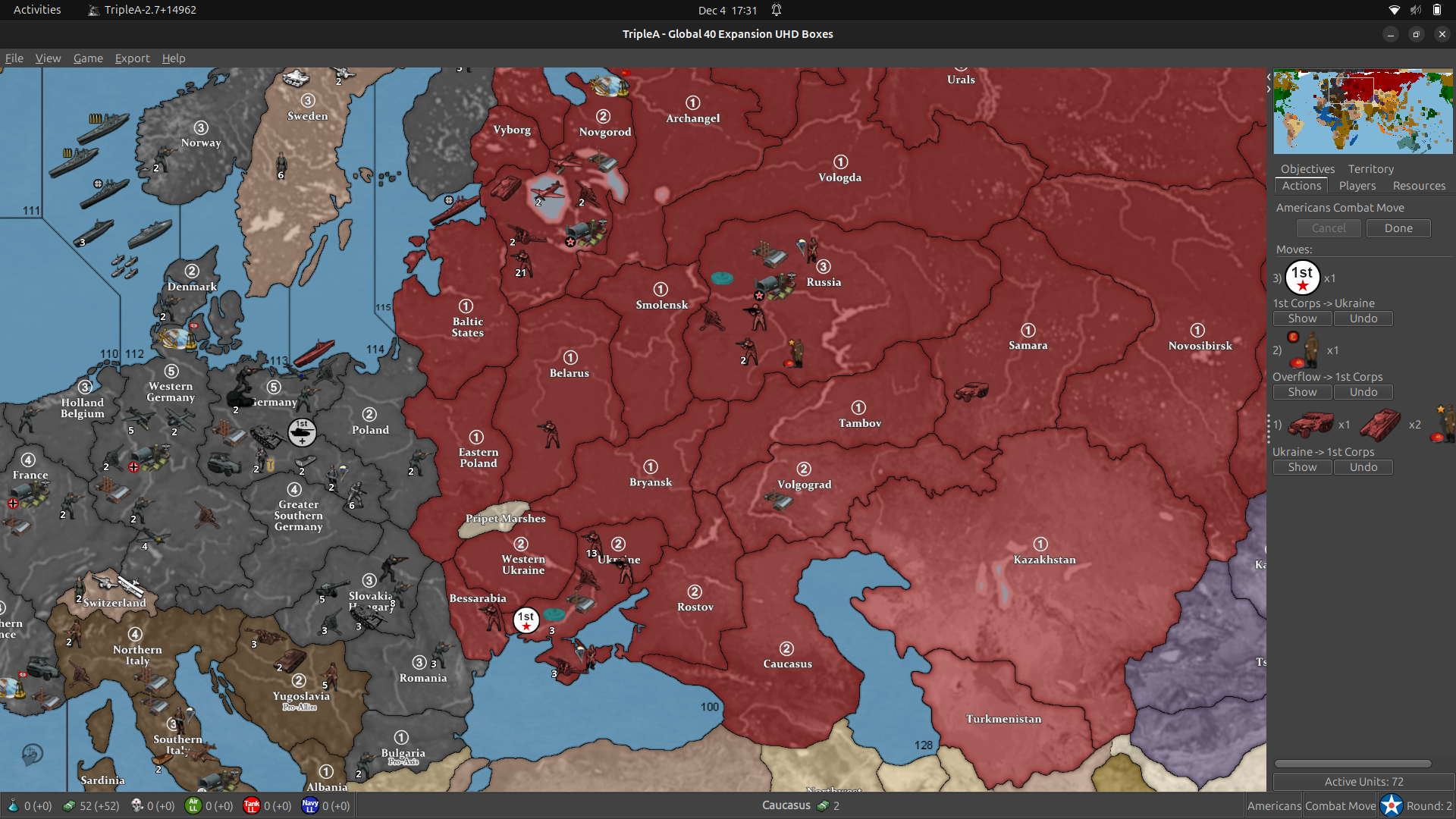The height and width of the screenshot is (819, 1456).
Task: Click the 1st Corps star roundel in Moves list
Action: pos(1303,277)
